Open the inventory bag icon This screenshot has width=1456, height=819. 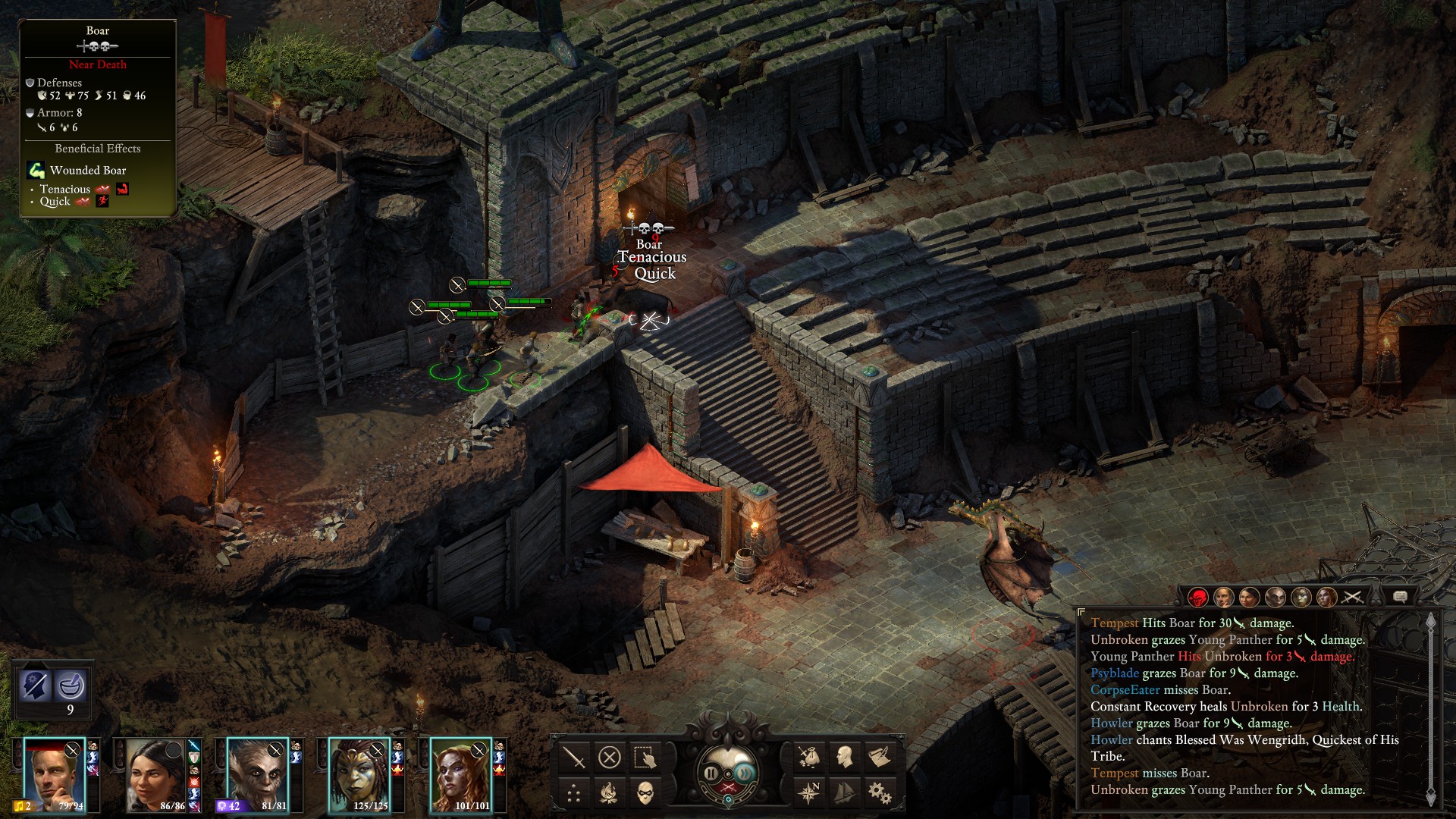tap(808, 757)
